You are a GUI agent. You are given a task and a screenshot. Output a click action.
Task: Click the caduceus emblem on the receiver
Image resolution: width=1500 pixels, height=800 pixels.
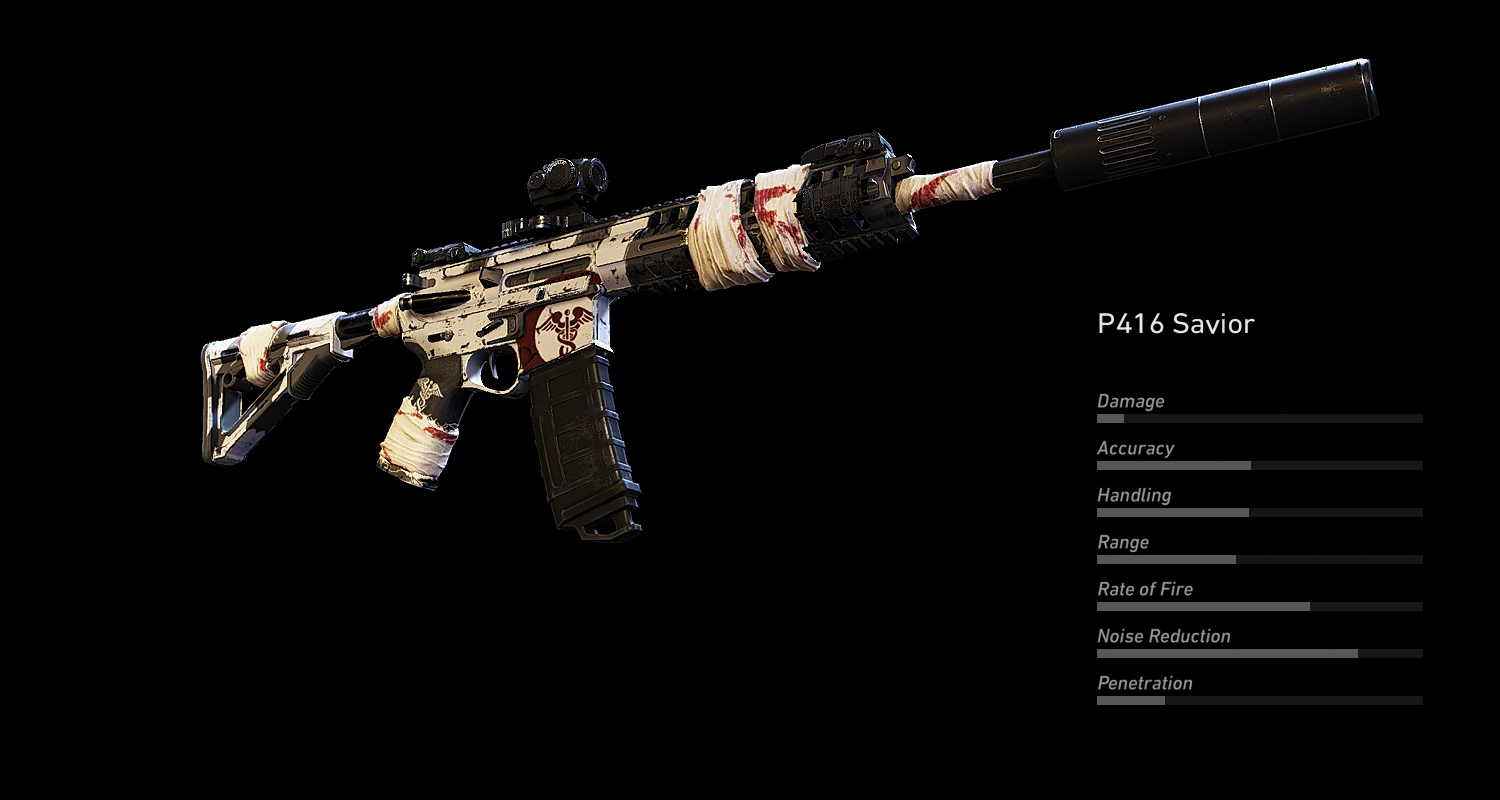pos(565,330)
